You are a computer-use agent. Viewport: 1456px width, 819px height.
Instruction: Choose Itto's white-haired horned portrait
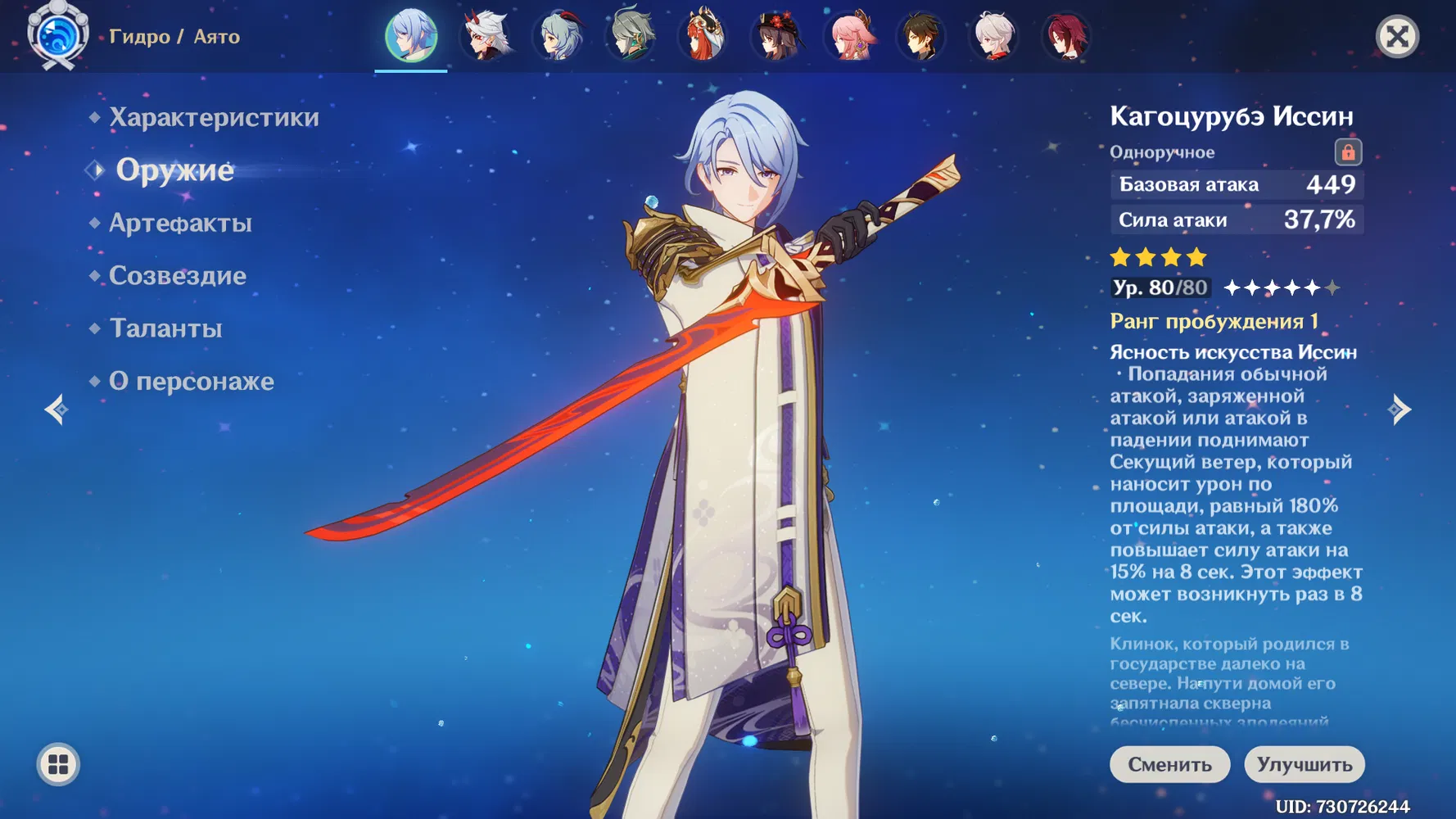pos(486,37)
